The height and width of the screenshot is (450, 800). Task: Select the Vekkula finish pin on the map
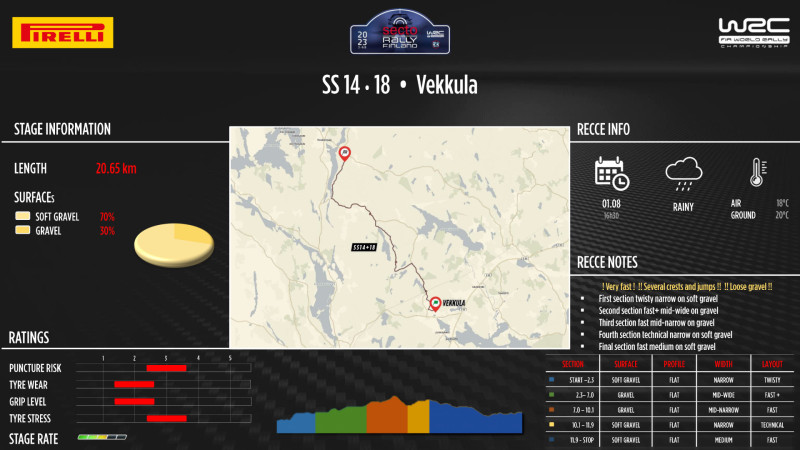pos(435,303)
